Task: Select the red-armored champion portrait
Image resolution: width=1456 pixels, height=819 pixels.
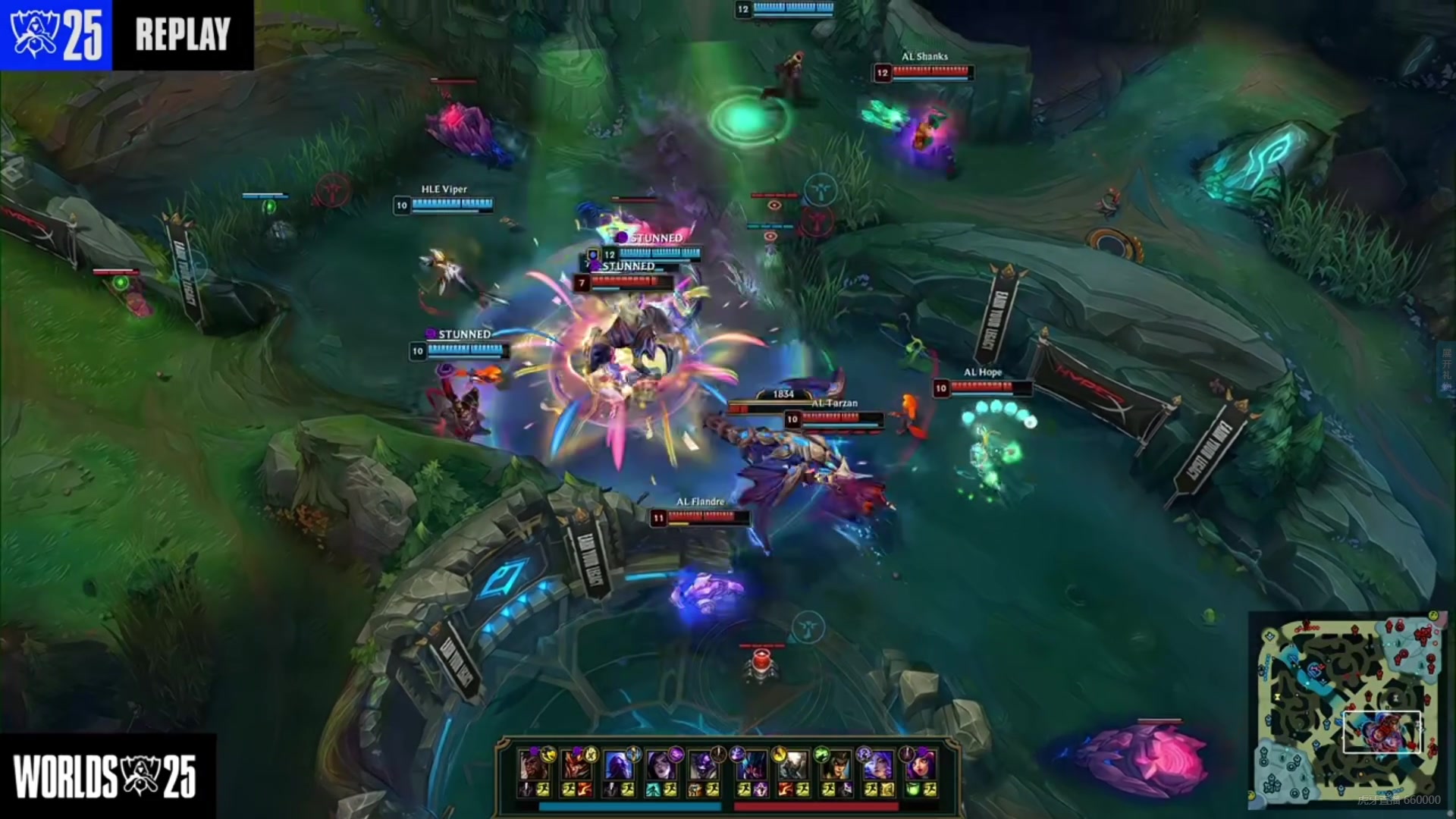Action: (x=576, y=764)
